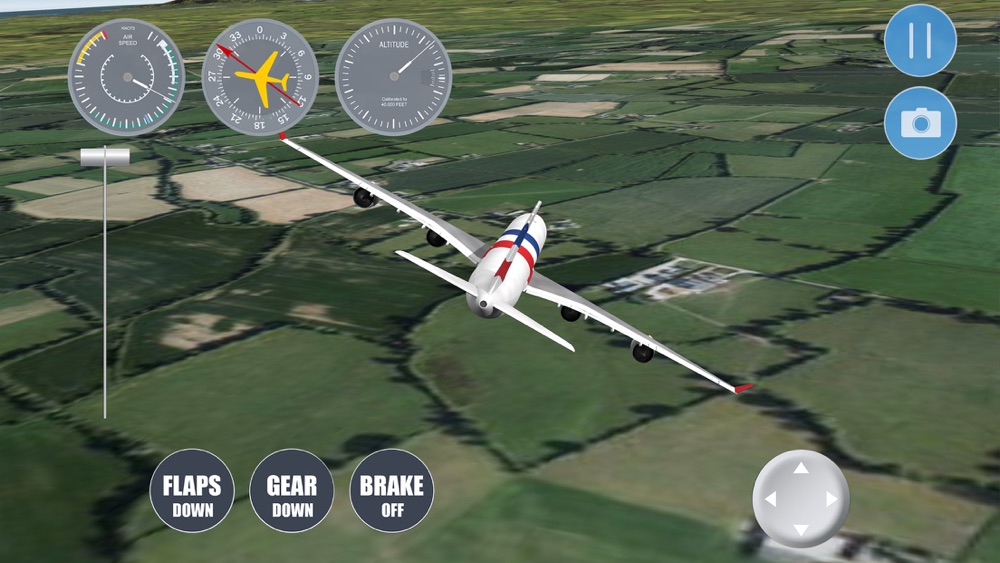This screenshot has height=563, width=1000.
Task: Tap the left arrow on the joystick
Action: tap(770, 499)
